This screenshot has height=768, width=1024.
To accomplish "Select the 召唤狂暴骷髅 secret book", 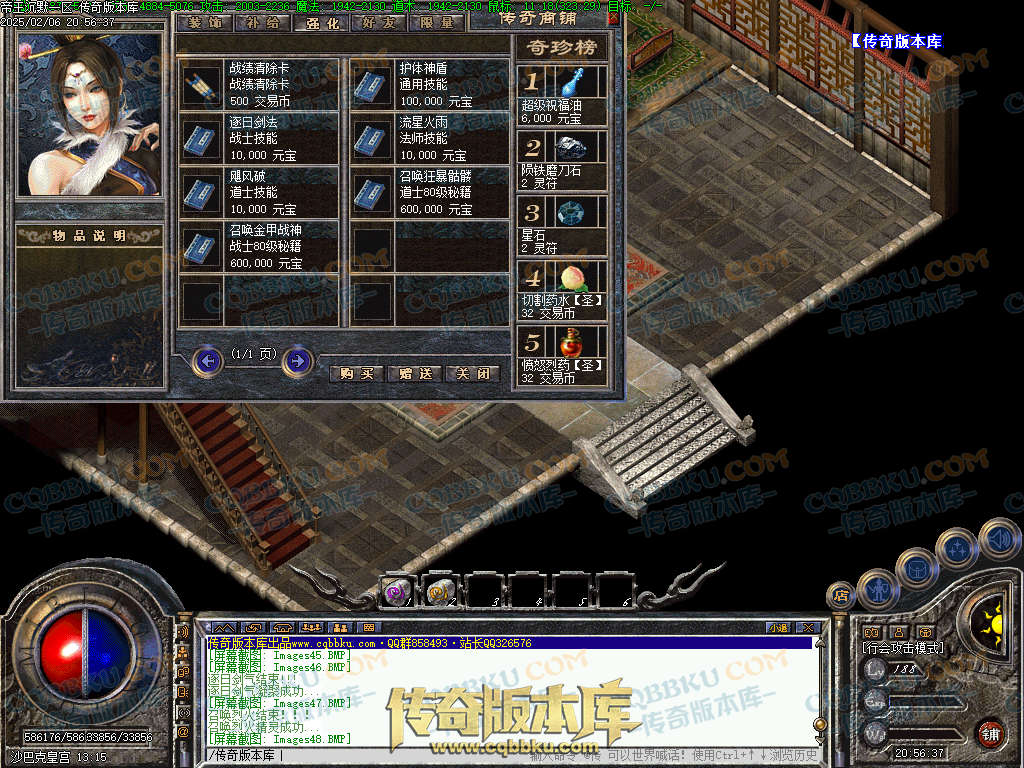I will [x=372, y=193].
